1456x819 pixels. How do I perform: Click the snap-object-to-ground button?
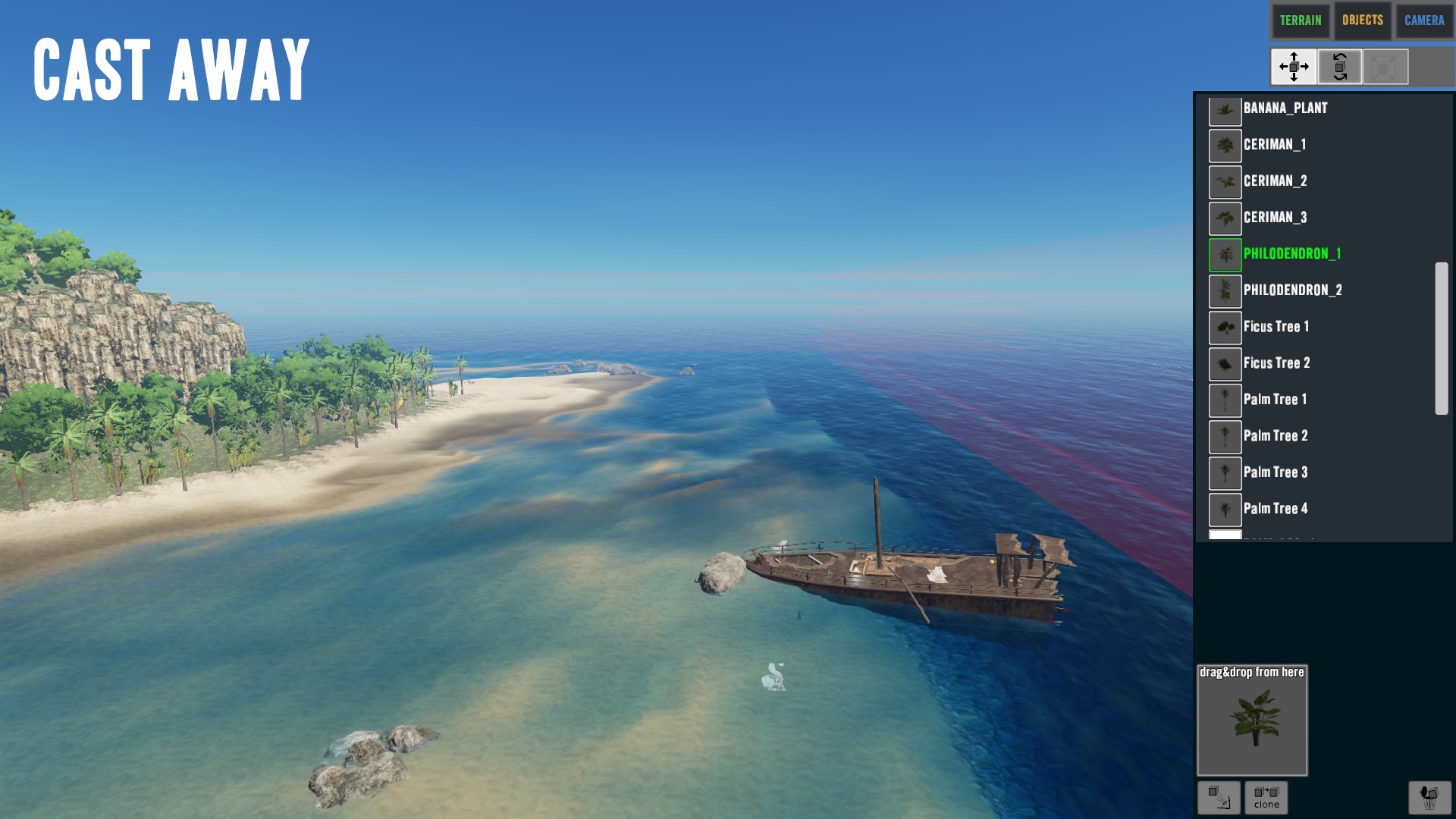[x=1219, y=798]
